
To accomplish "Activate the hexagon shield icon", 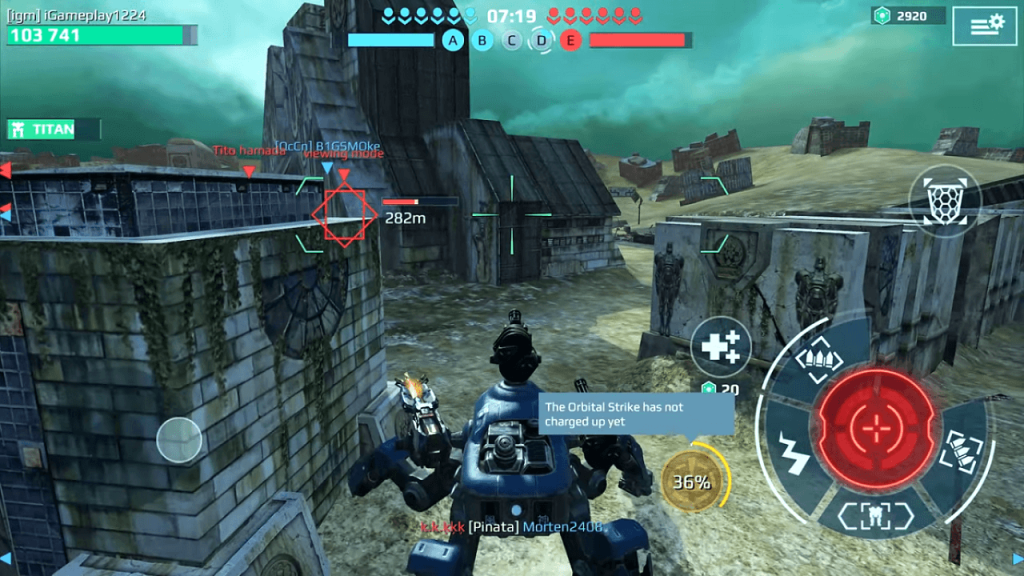I will 943,201.
